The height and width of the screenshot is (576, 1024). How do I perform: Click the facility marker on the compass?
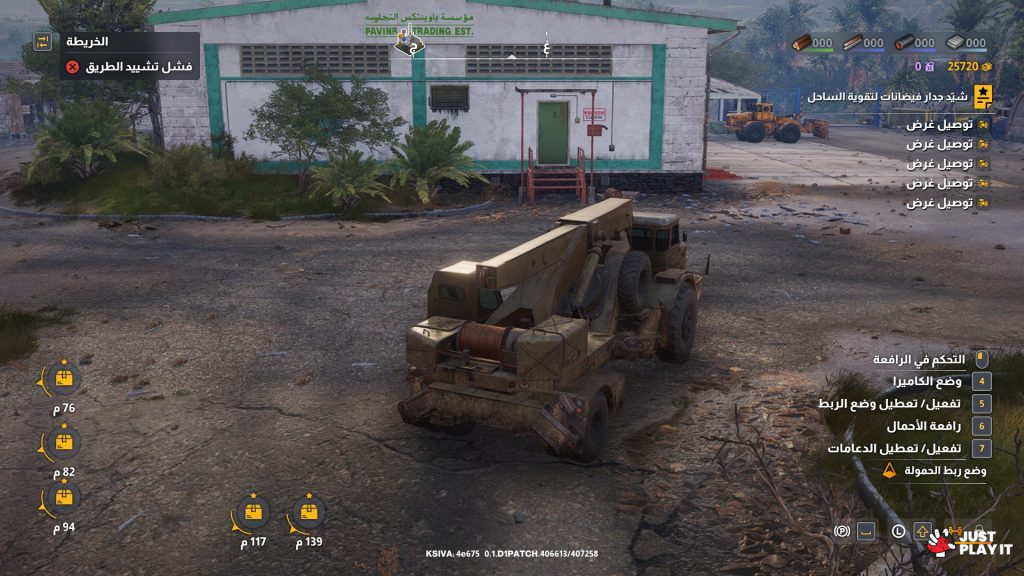(x=409, y=43)
